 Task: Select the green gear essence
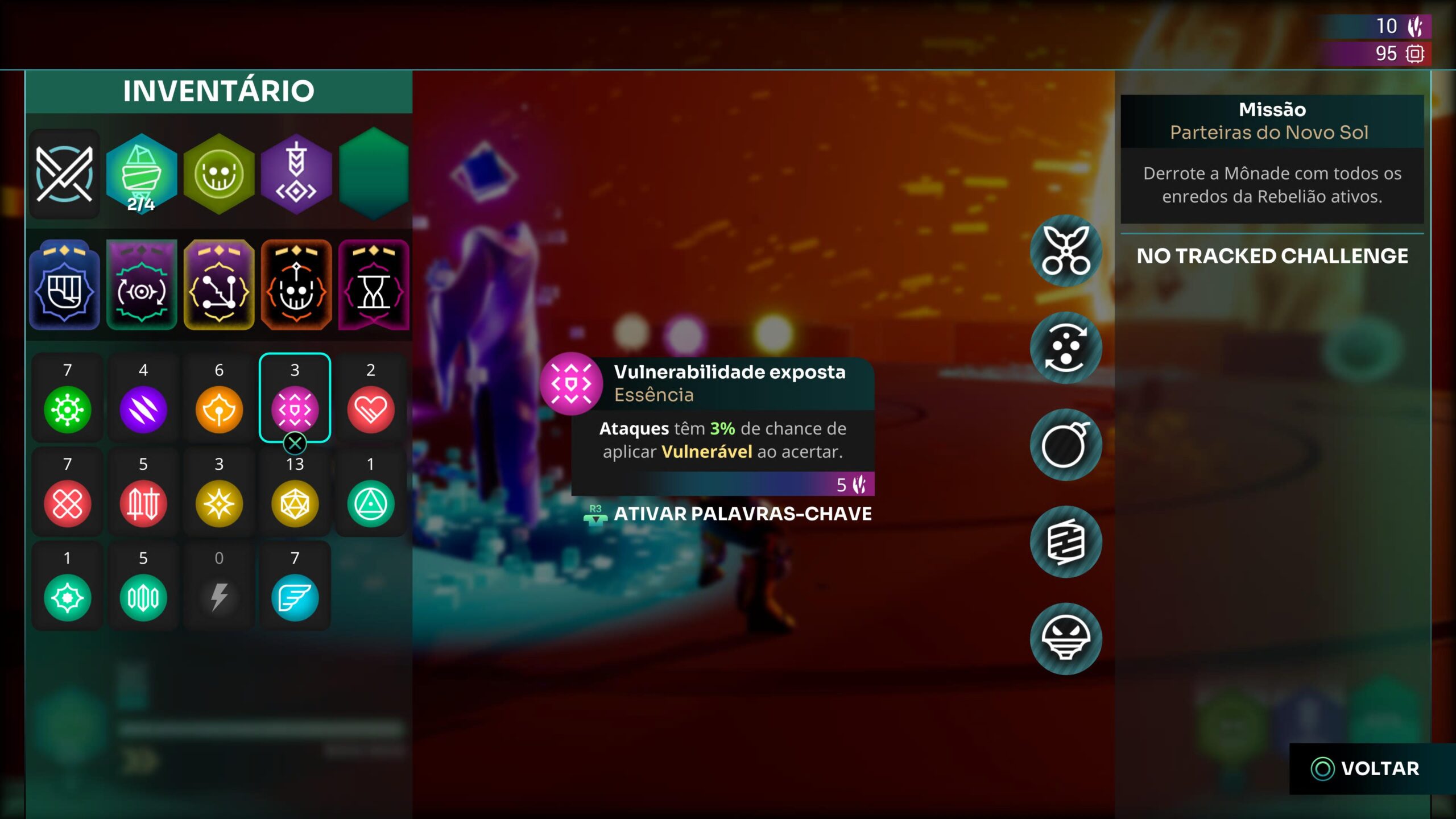(x=68, y=408)
